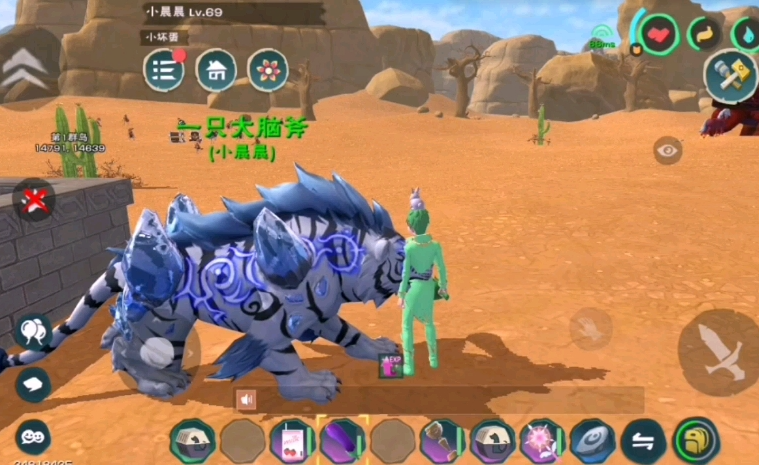Select the pink milk carton hotbar slot
This screenshot has width=759, height=465.
291,440
